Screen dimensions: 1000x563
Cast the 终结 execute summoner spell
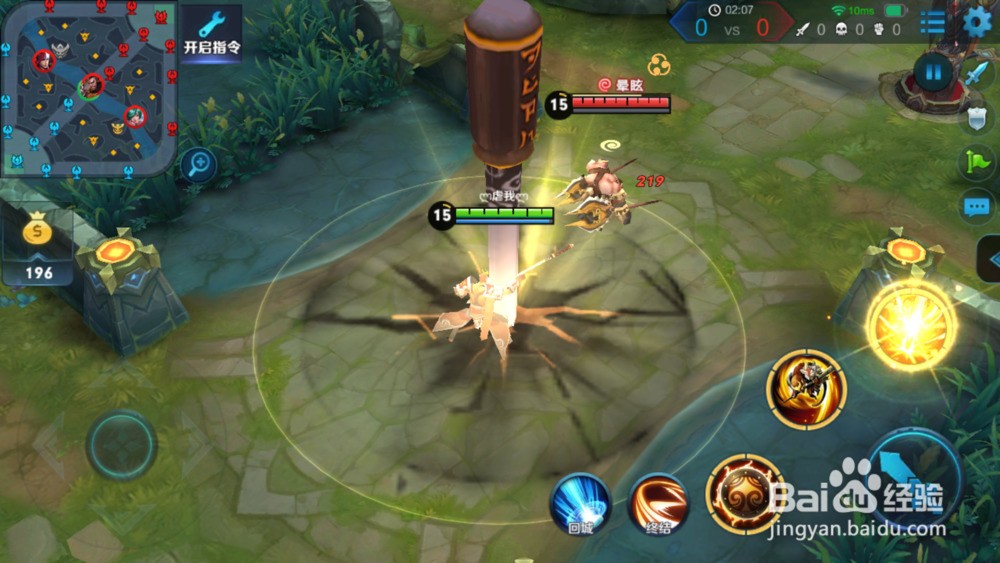coord(658,503)
